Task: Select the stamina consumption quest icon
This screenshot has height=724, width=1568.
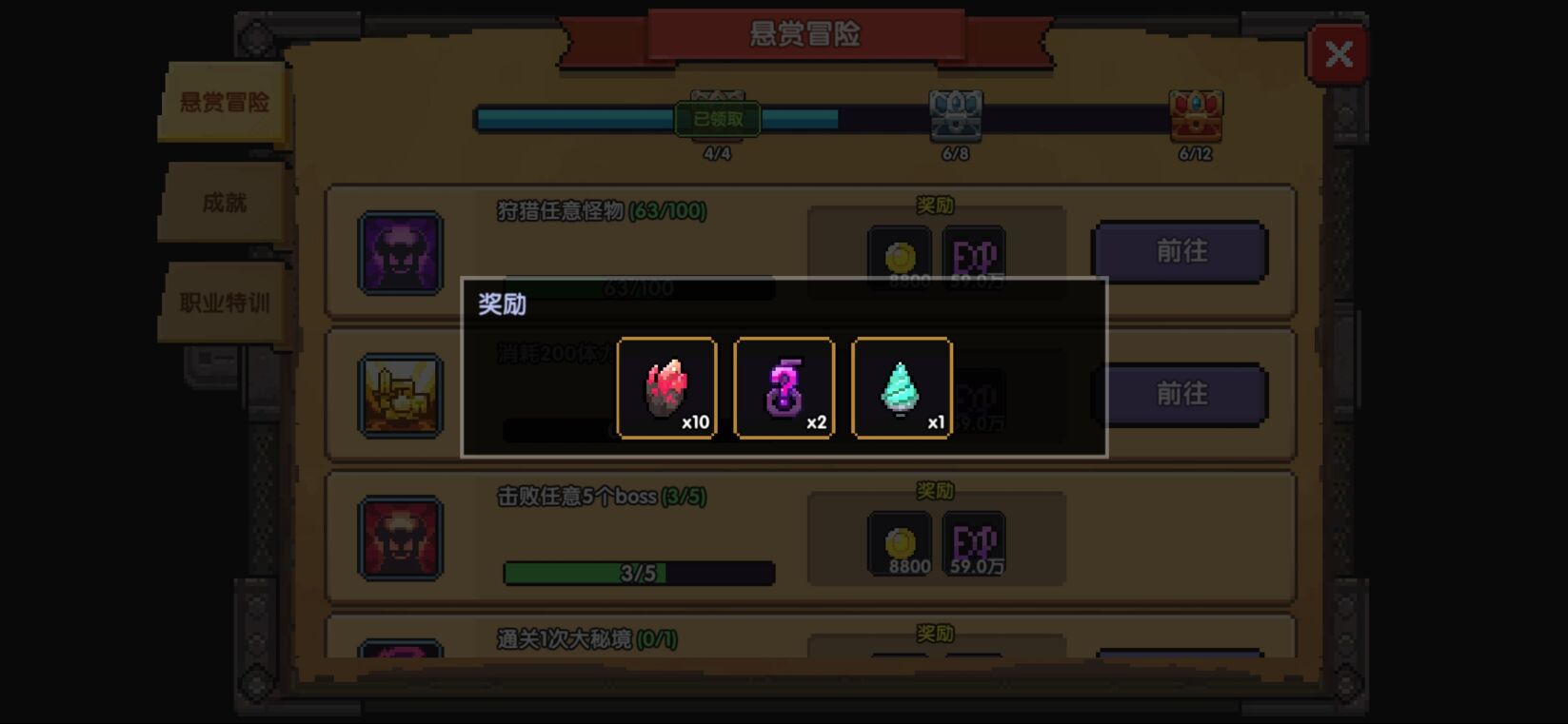Action: pos(401,393)
